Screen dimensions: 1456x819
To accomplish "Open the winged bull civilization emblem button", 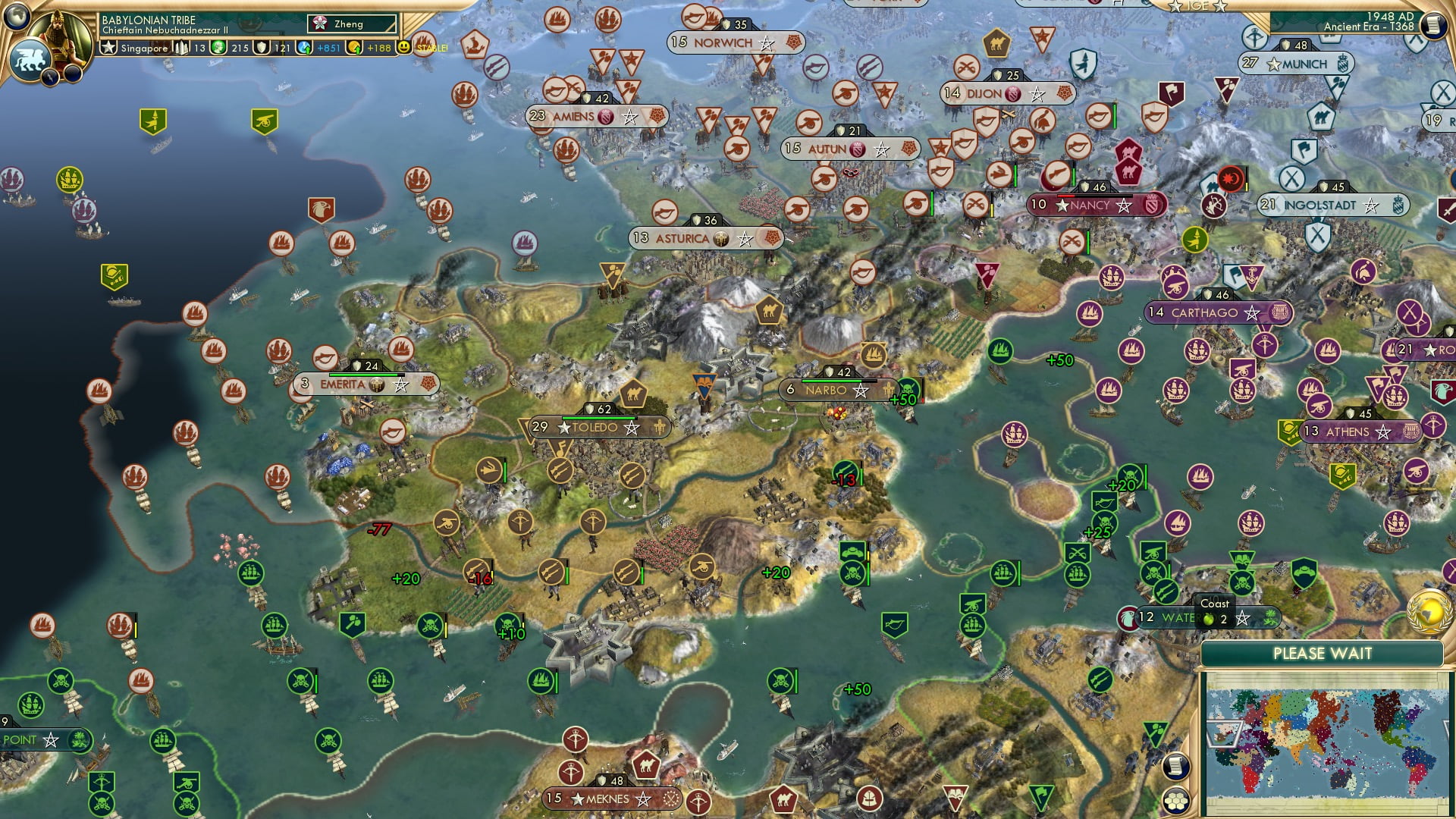I will (x=29, y=59).
